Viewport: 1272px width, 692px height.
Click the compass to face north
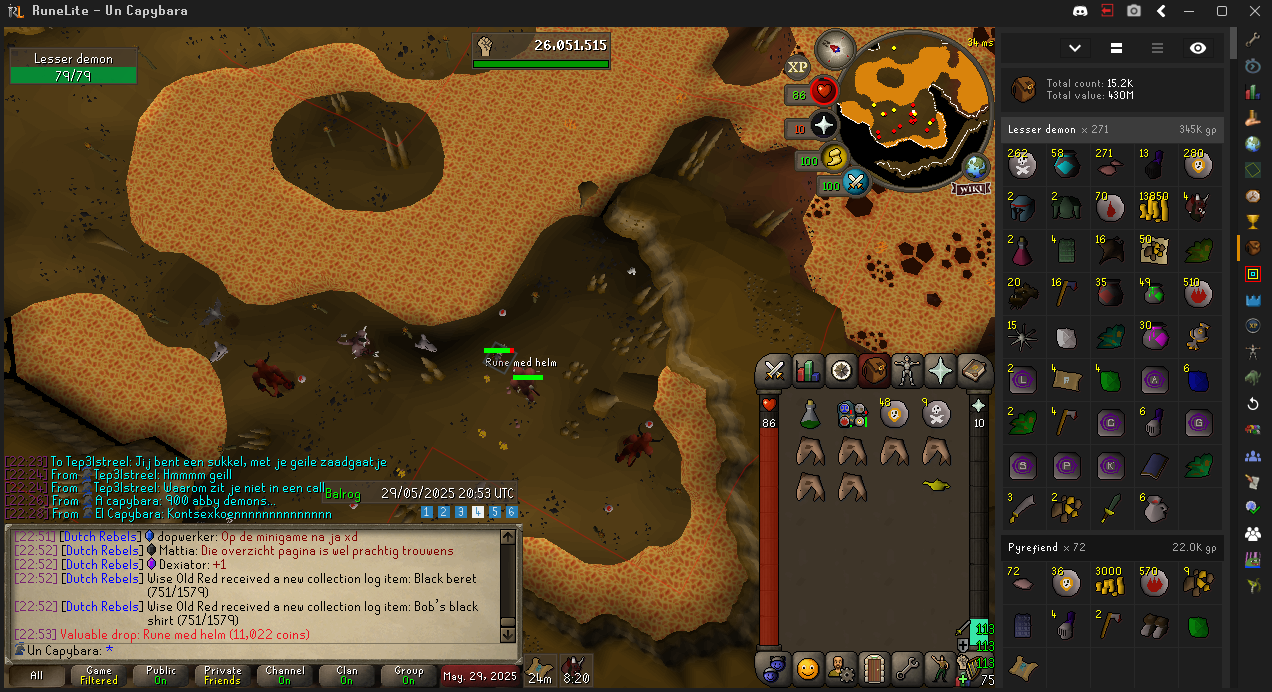pos(834,48)
